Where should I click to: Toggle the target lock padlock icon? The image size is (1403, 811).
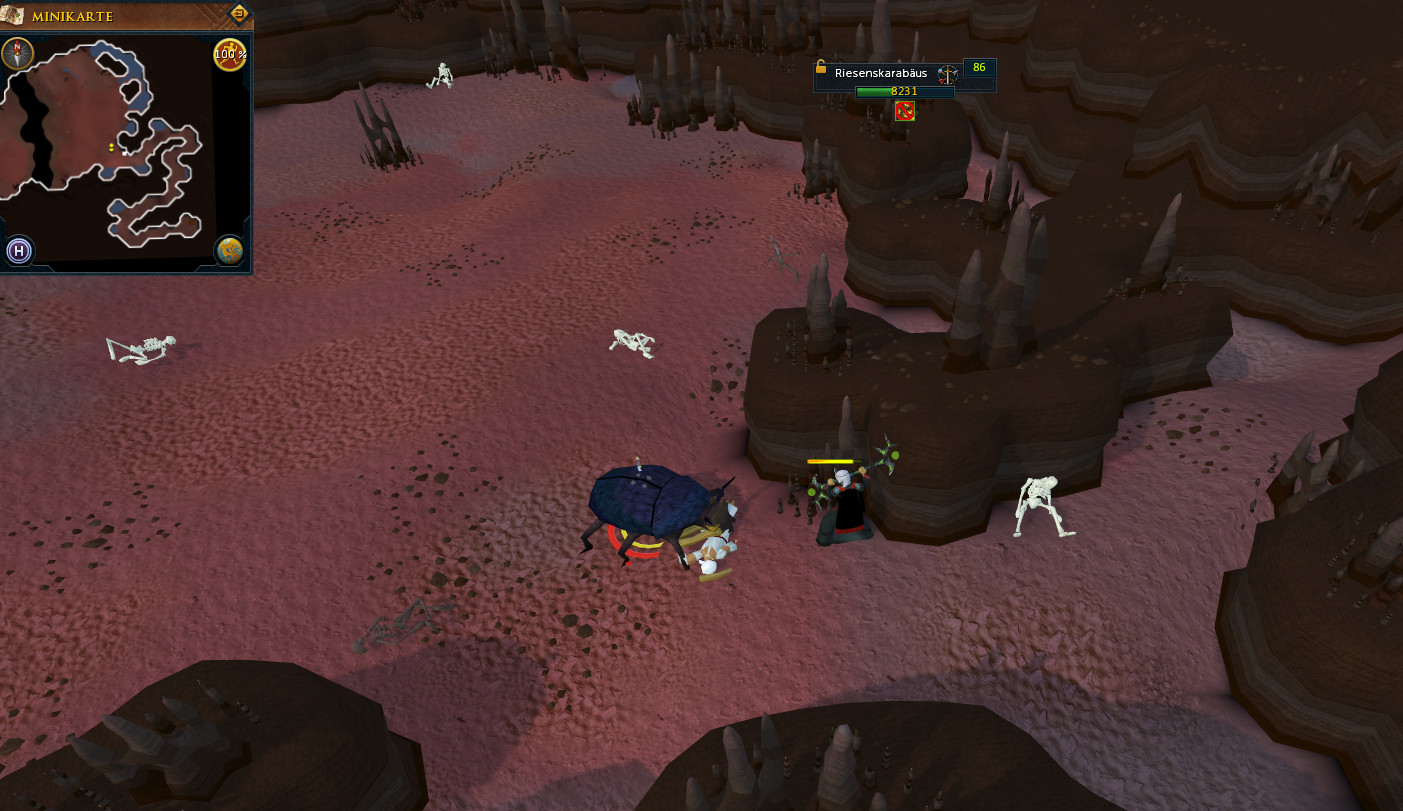pos(821,68)
